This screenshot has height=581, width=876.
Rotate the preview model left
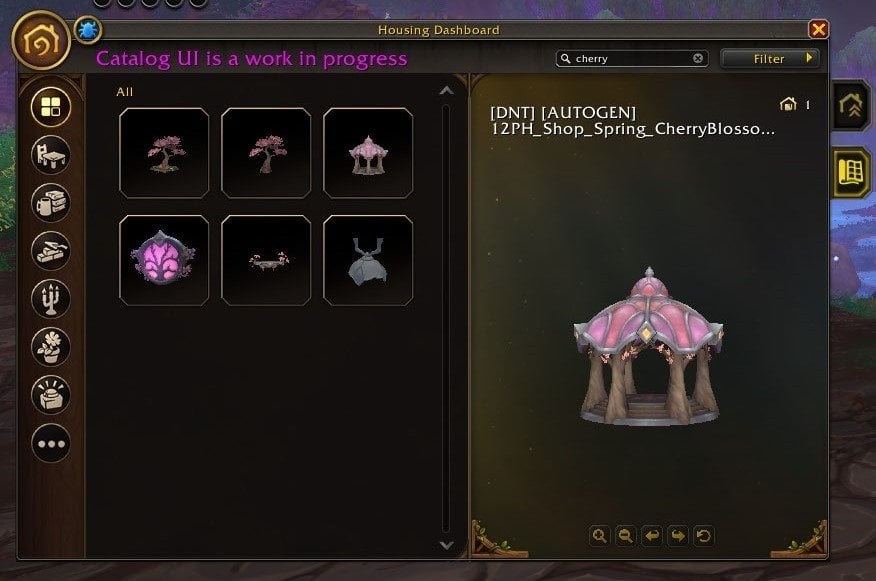coord(651,536)
